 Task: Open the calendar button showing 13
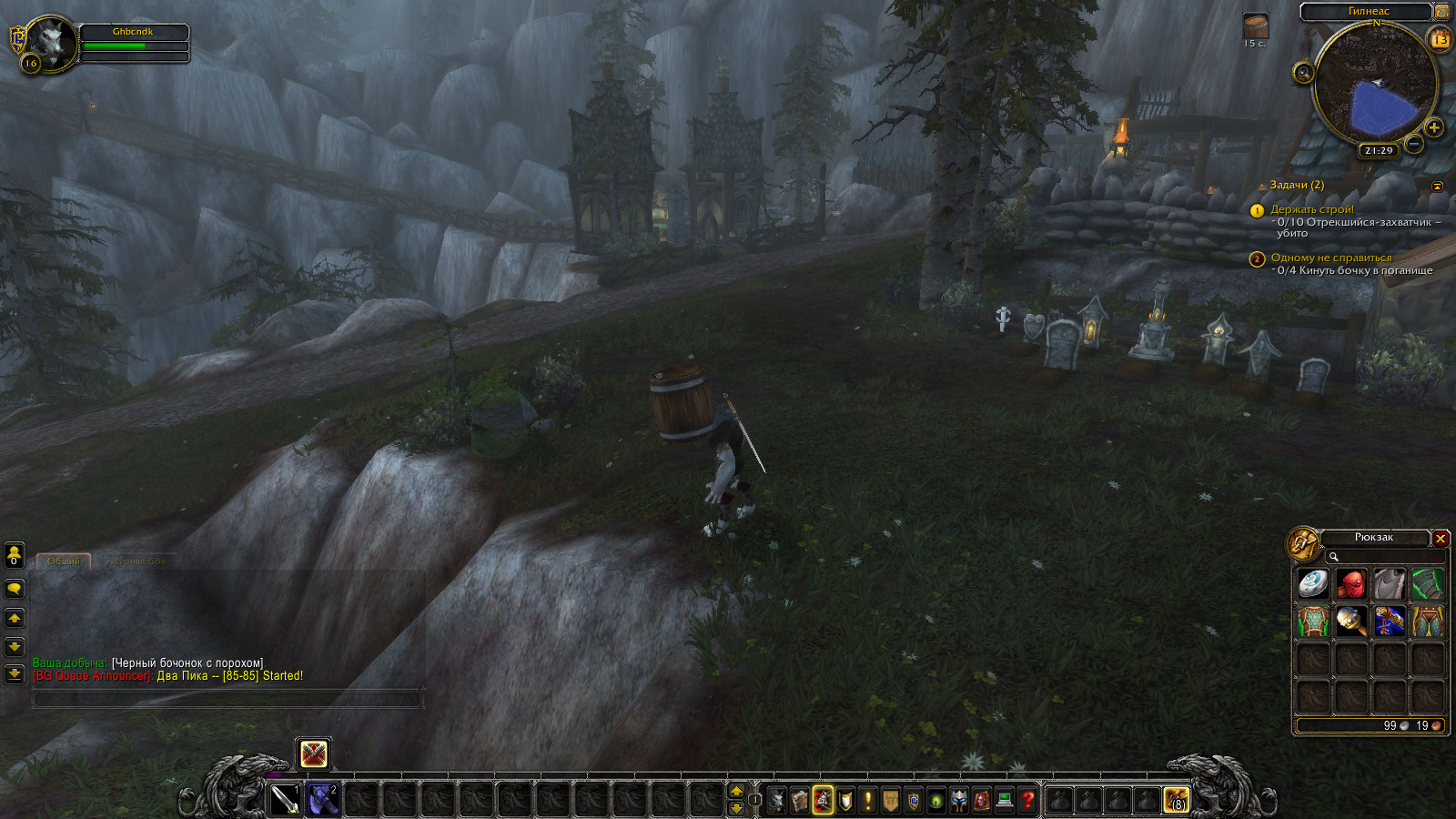(x=1441, y=40)
